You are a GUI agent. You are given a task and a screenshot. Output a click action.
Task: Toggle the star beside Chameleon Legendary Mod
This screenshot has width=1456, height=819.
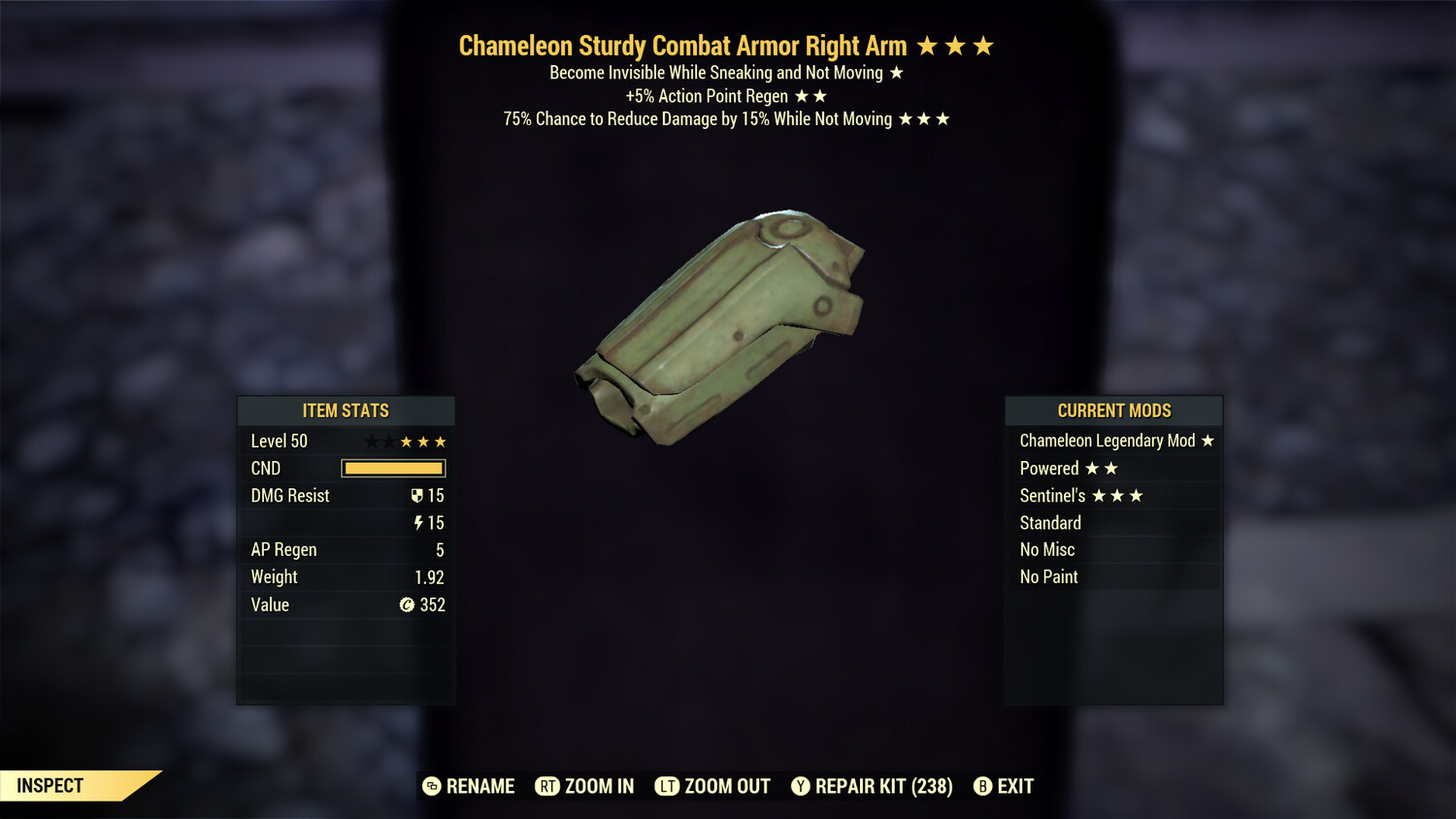coord(1208,441)
